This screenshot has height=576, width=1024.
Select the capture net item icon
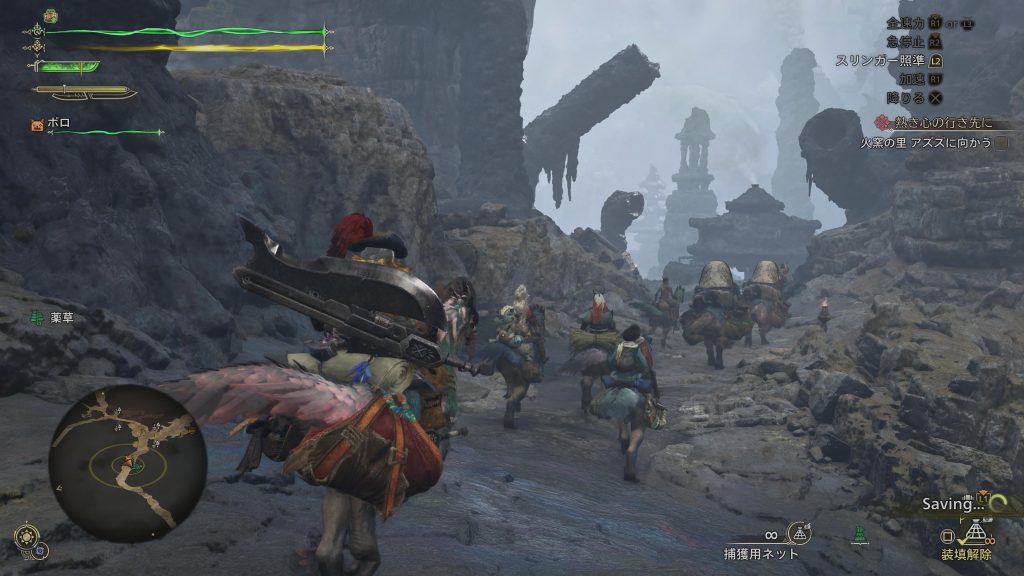coord(798,533)
